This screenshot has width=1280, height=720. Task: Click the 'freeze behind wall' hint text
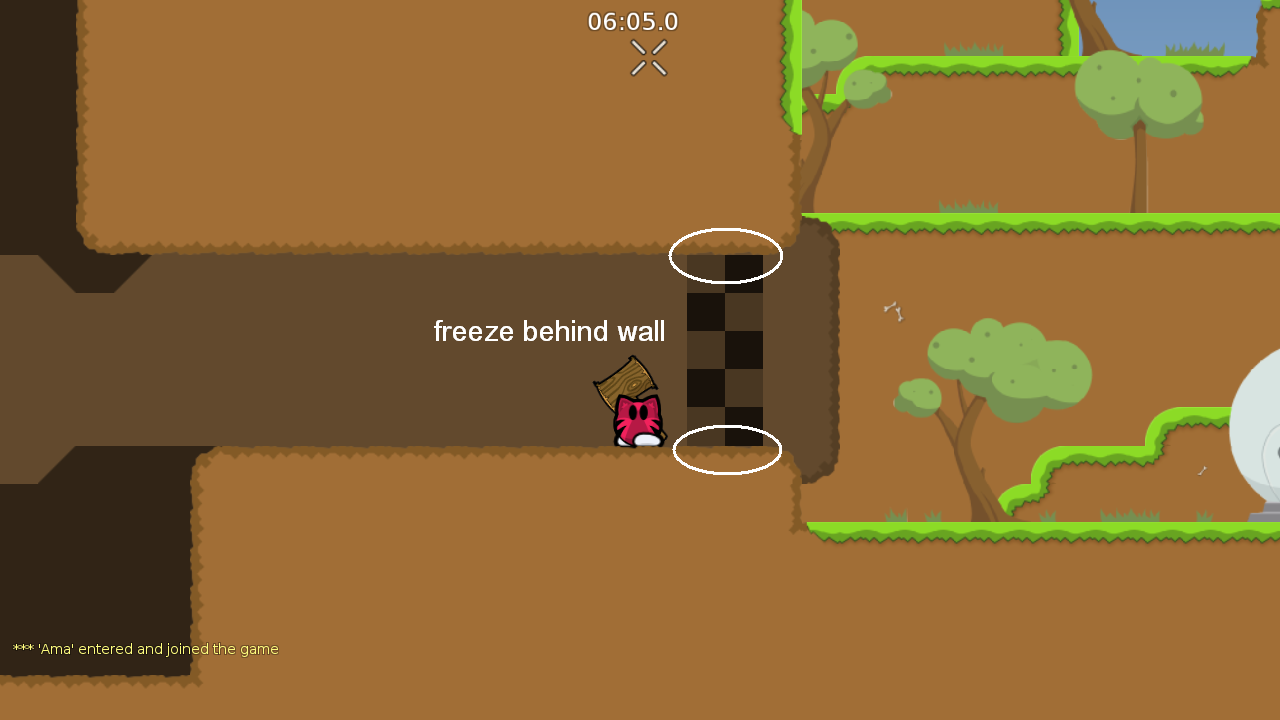548,331
